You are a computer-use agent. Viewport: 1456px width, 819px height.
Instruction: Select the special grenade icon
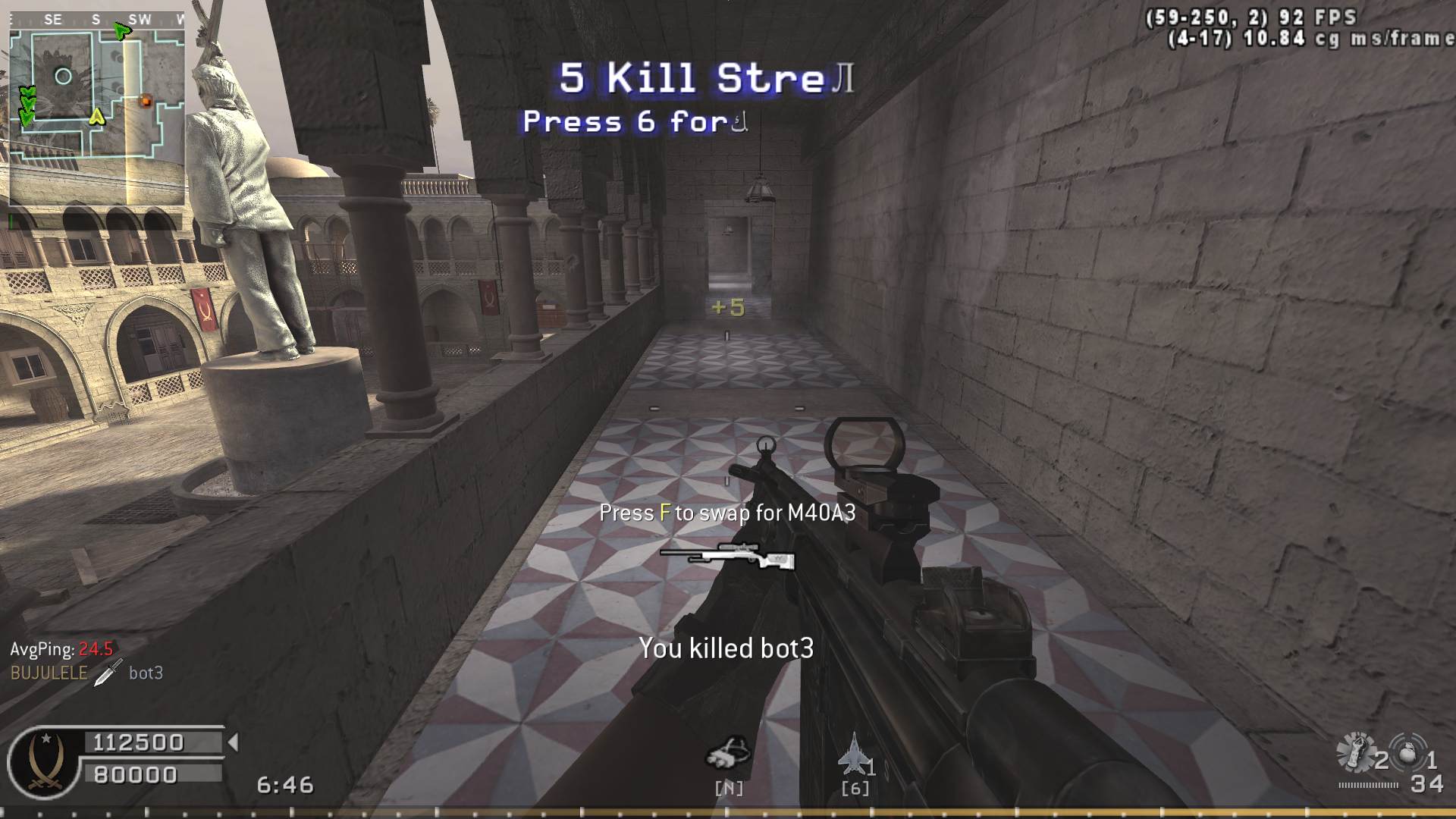[x=1356, y=752]
